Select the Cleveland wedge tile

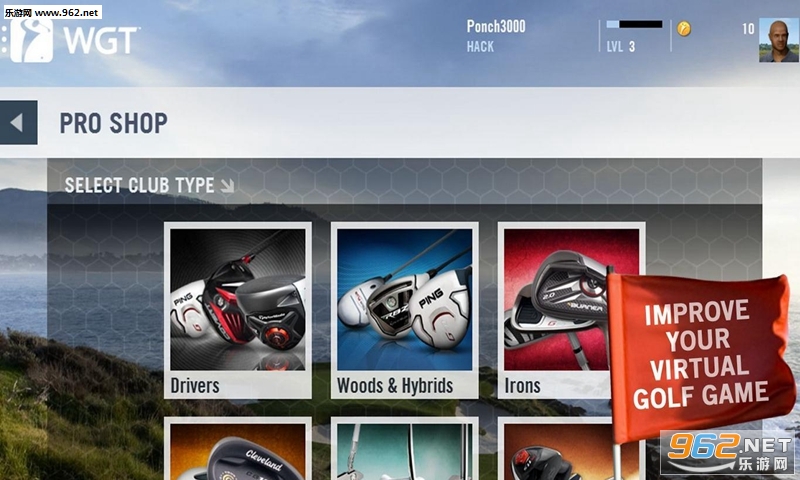(x=237, y=450)
